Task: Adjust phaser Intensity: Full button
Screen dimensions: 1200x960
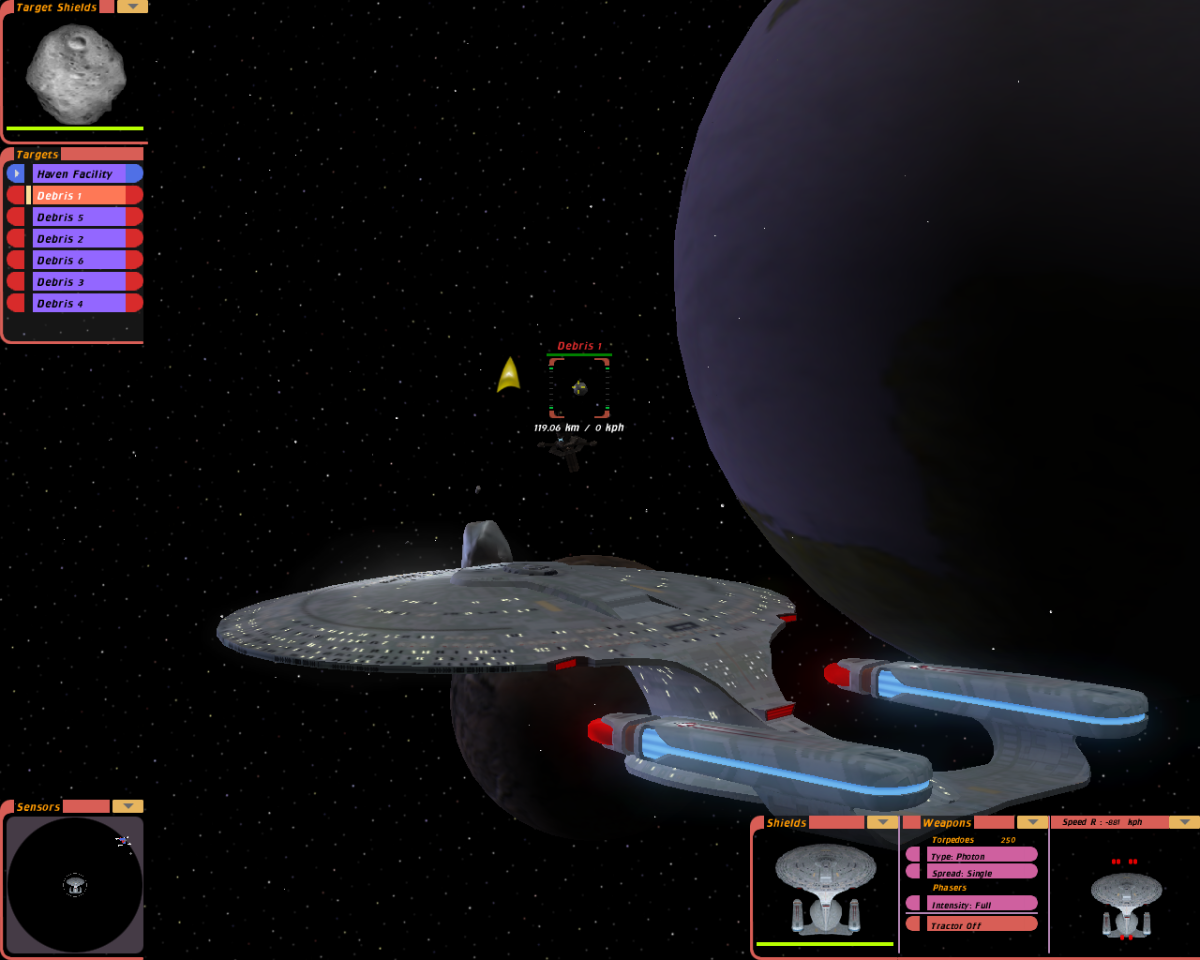Action: click(980, 905)
